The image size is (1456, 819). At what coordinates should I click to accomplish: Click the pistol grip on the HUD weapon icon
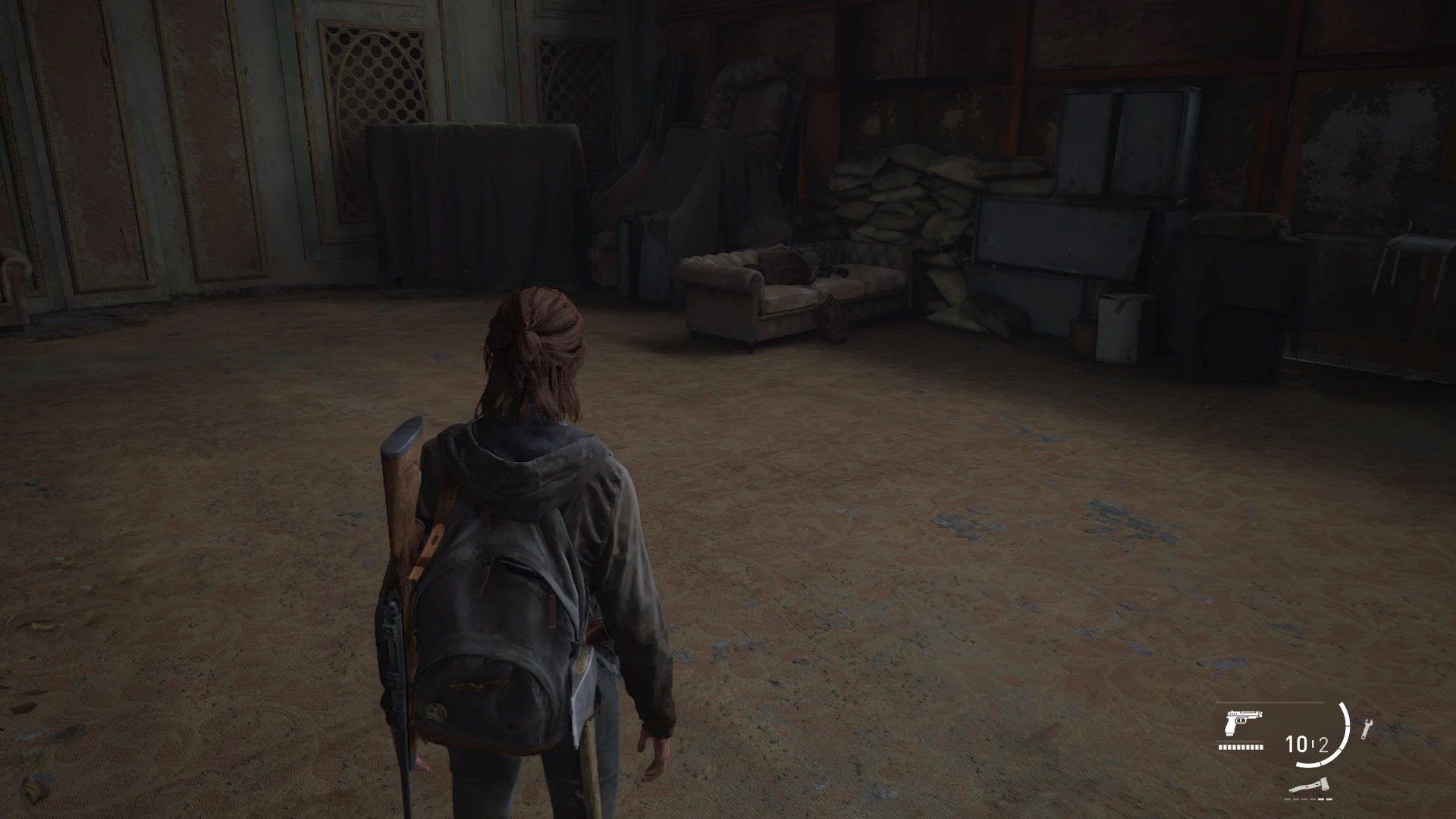(1229, 726)
